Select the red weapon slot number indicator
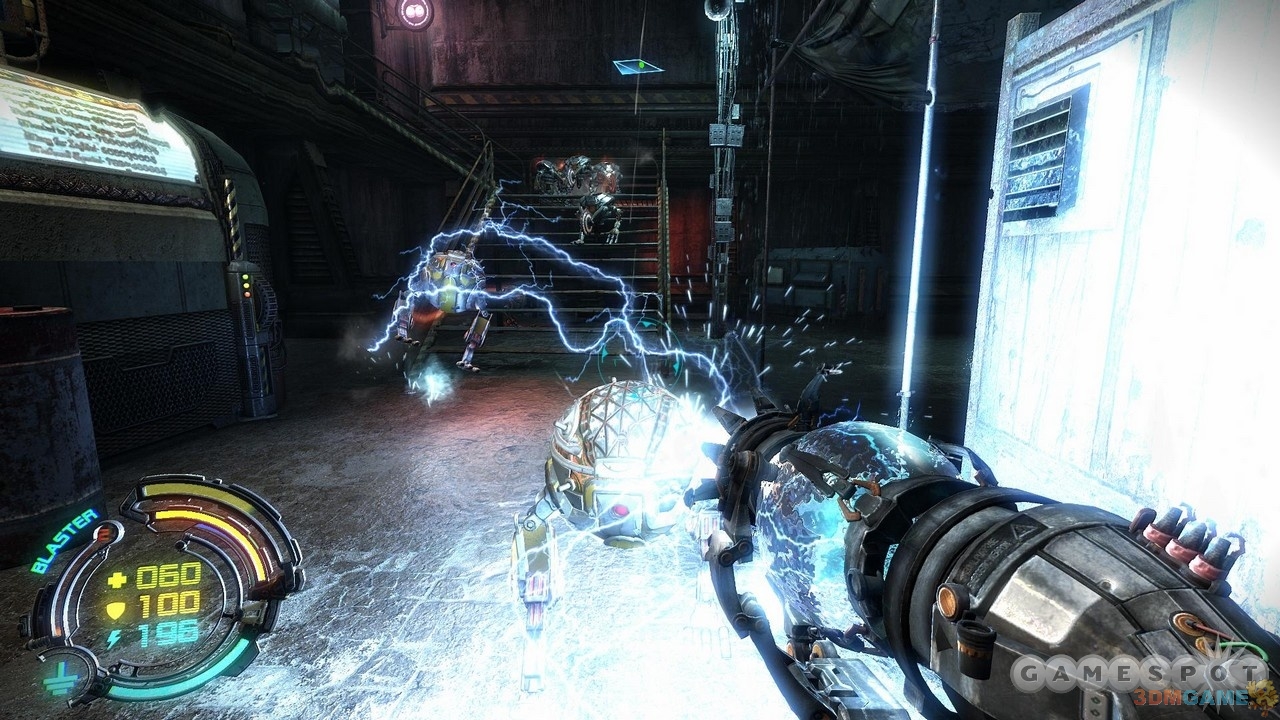Viewport: 1280px width, 720px height. (106, 534)
